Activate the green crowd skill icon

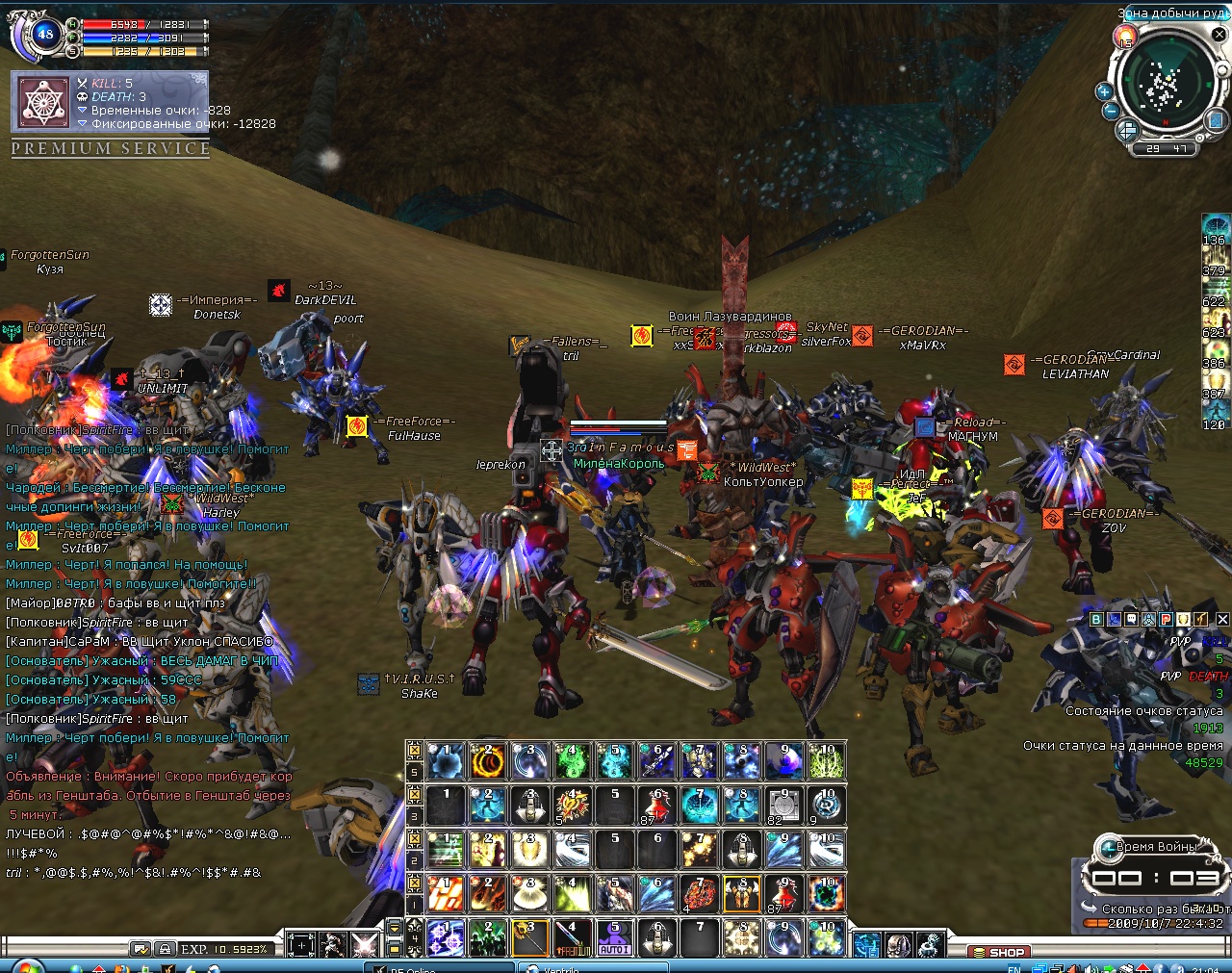pos(487,938)
